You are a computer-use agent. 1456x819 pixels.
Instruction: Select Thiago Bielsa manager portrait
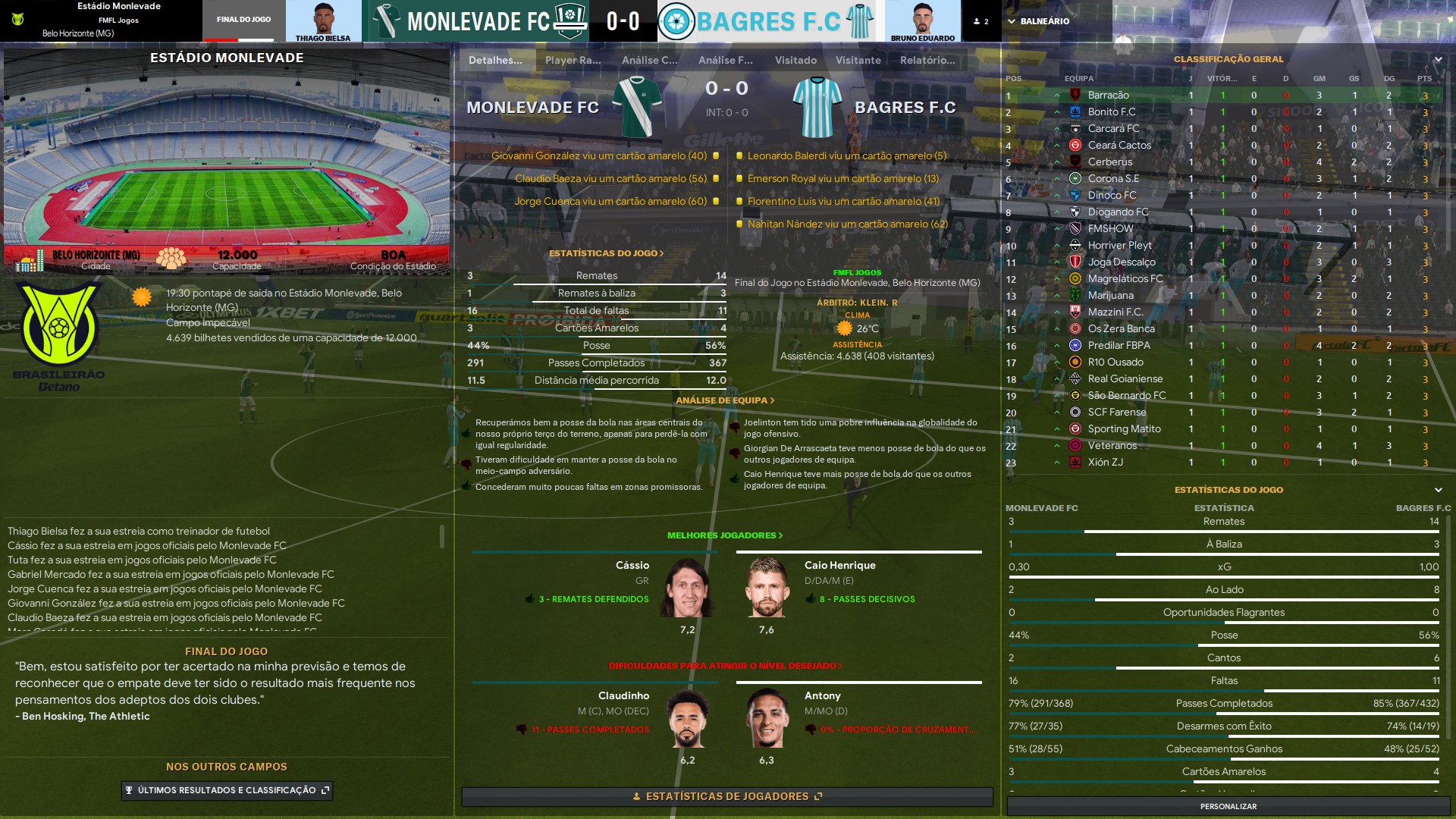(x=323, y=21)
